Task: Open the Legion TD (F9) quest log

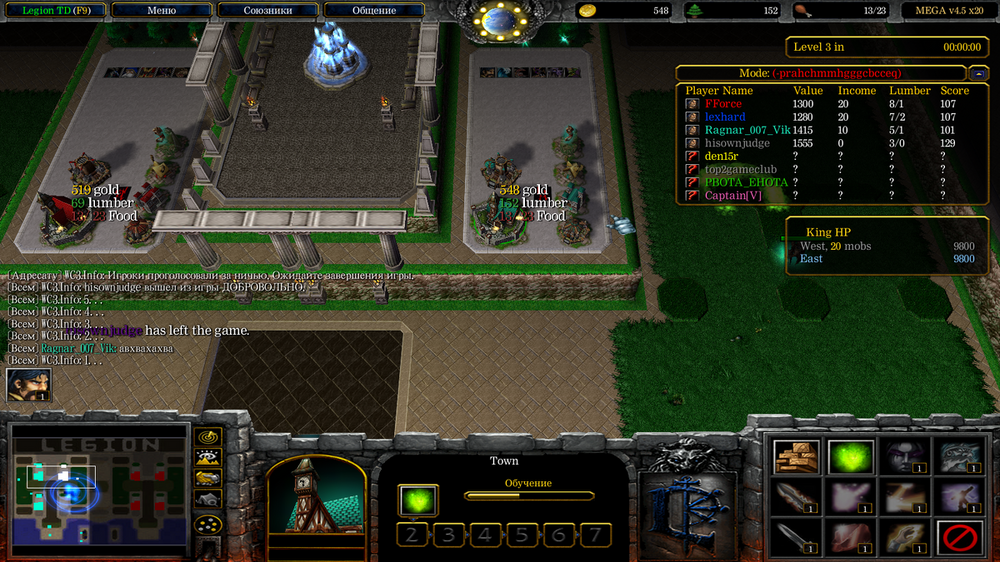Action: pyautogui.click(x=56, y=10)
